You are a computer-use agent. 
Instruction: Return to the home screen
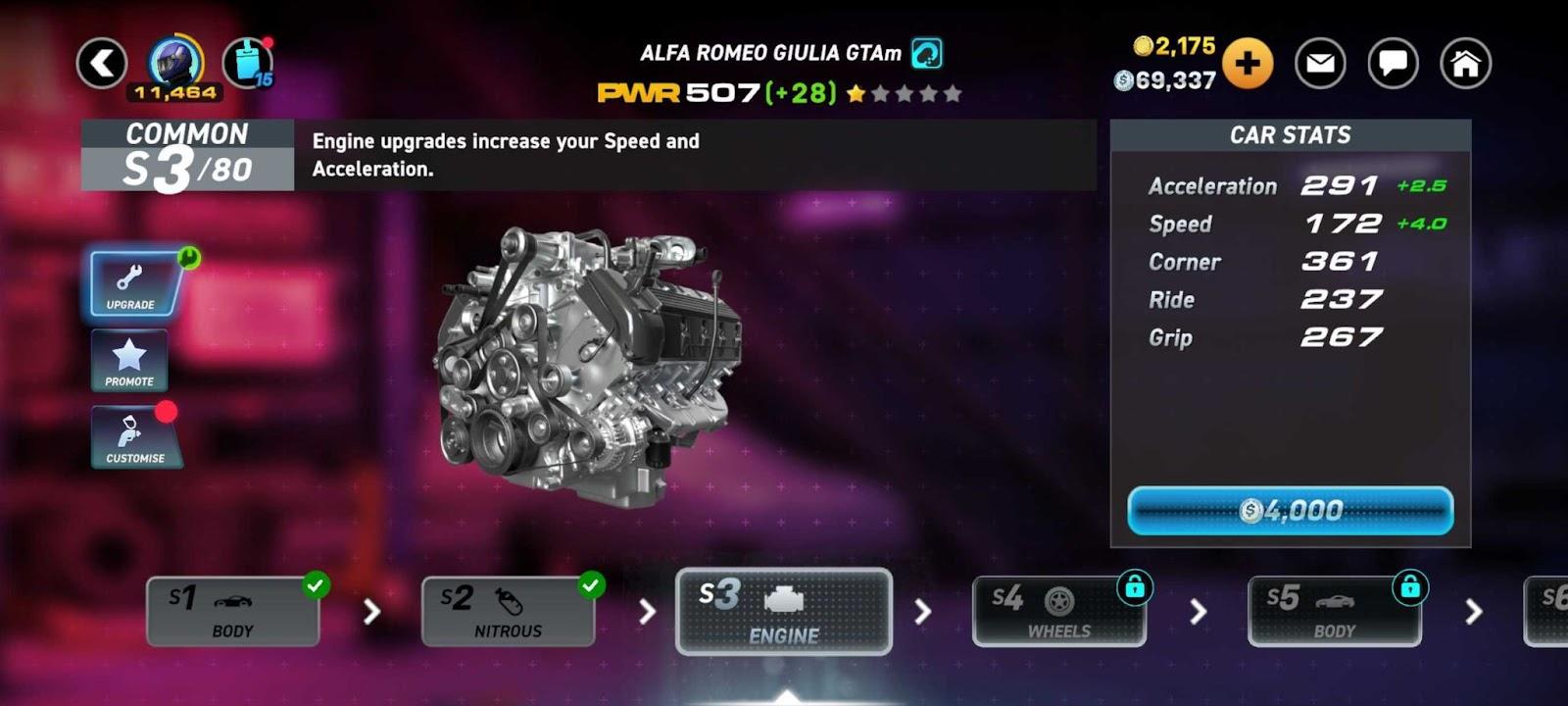click(x=1465, y=64)
